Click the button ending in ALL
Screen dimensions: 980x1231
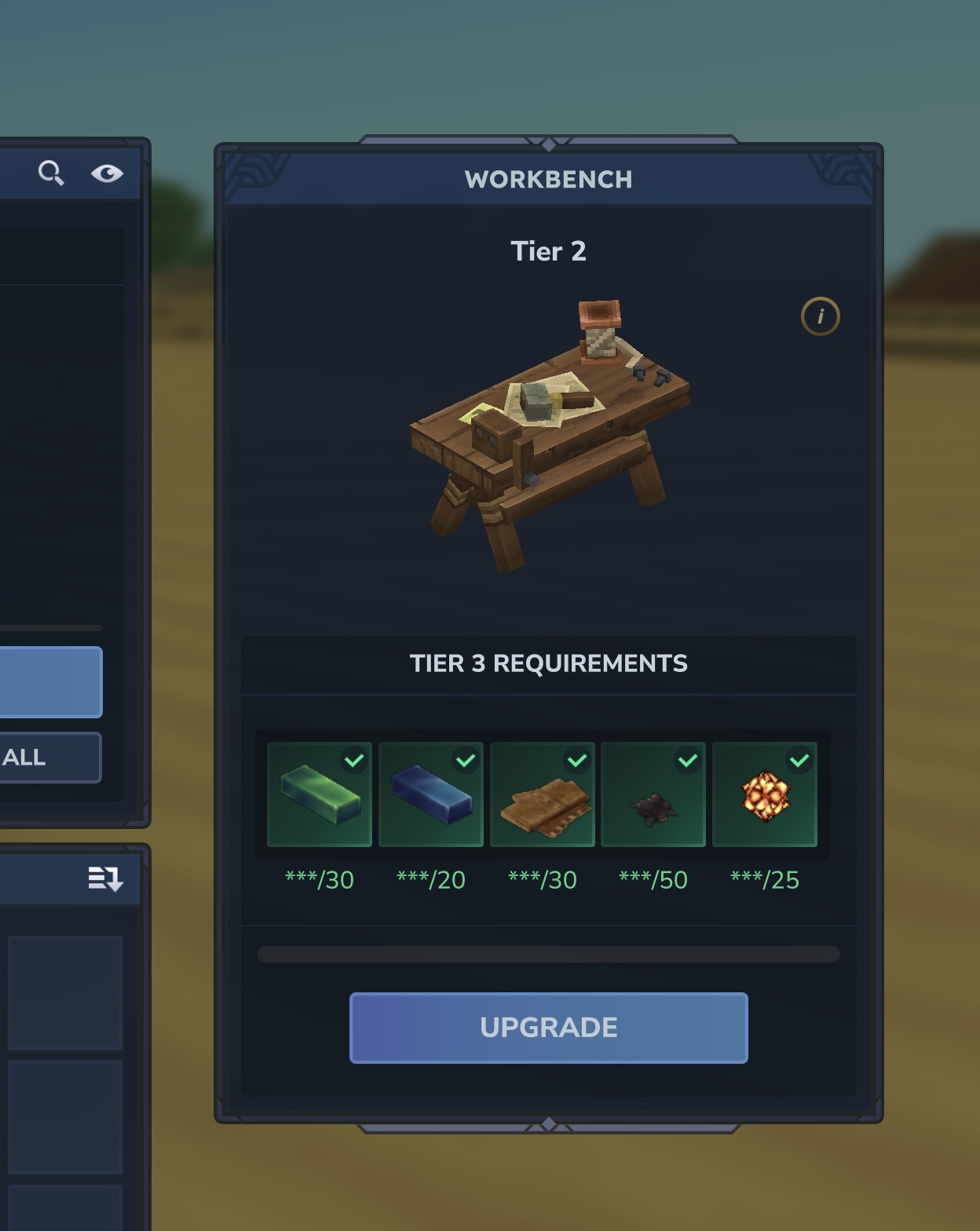49,758
